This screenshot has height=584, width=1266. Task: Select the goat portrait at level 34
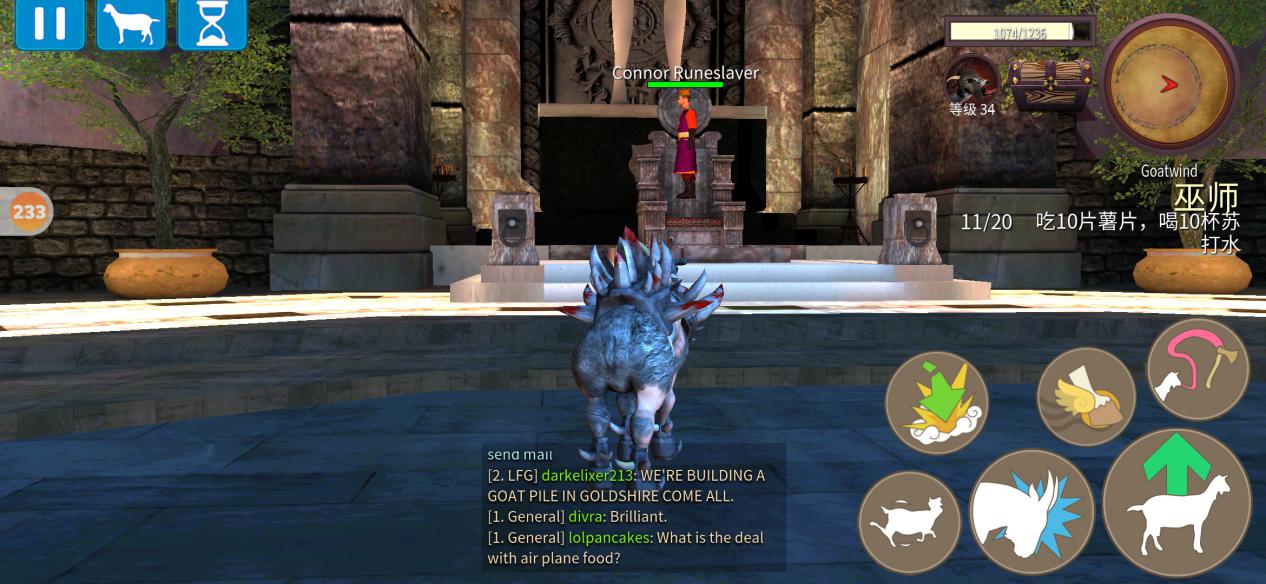point(972,79)
